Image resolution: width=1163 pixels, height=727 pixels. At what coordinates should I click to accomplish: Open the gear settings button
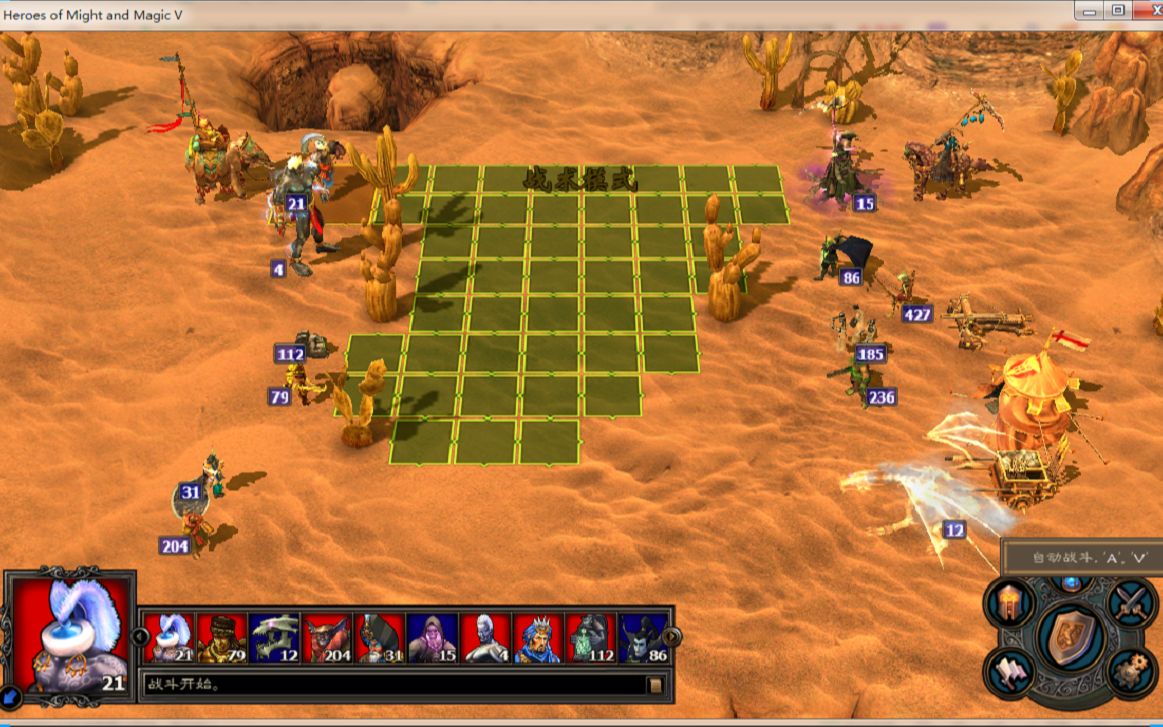pos(1131,671)
